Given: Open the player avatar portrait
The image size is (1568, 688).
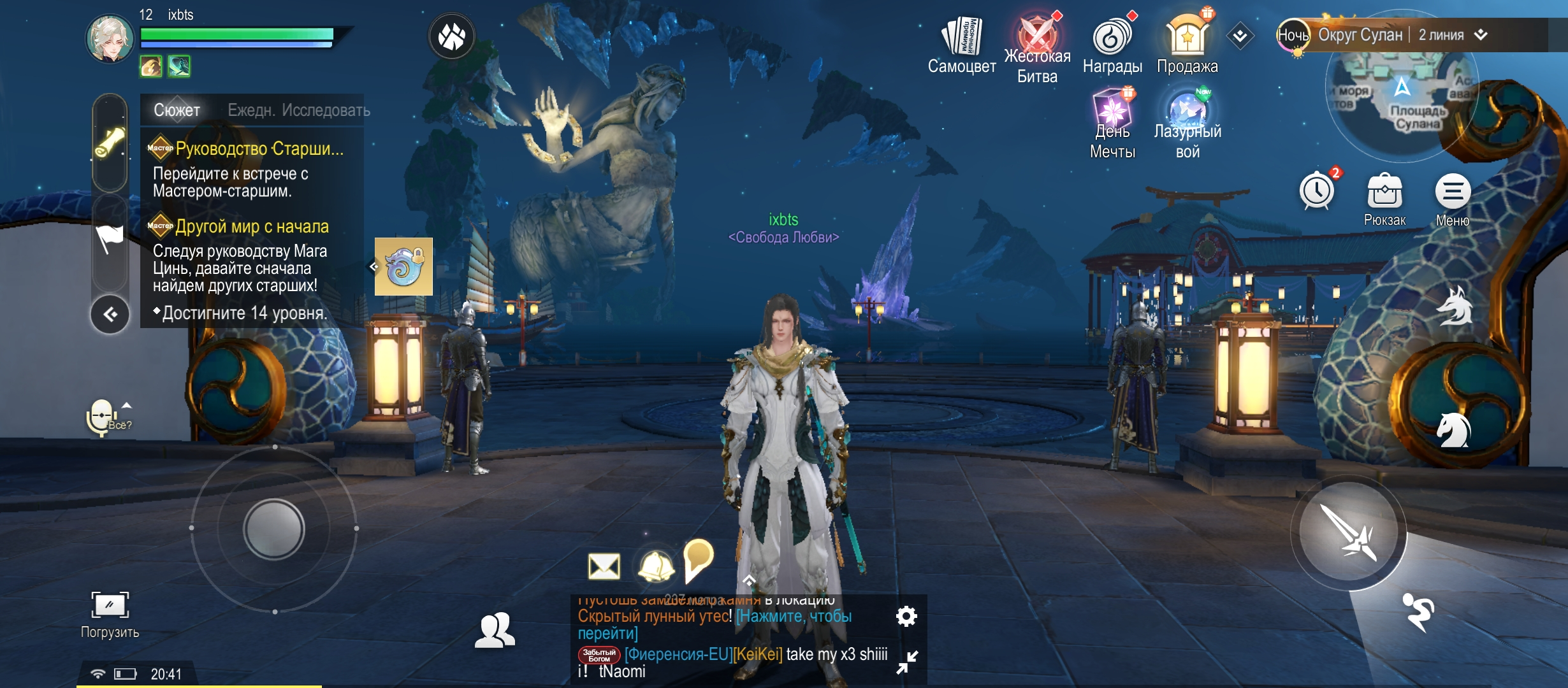Looking at the screenshot, I should pyautogui.click(x=110, y=39).
